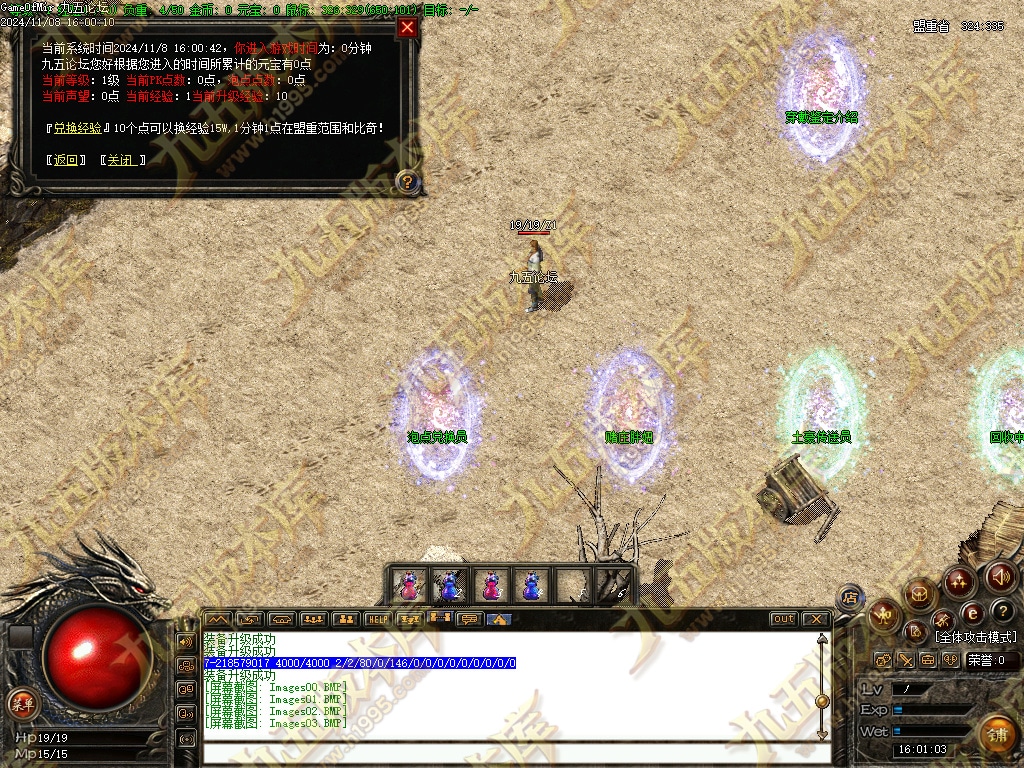Click the chat text input line
1024x768 pixels.
pyautogui.click(x=510, y=751)
